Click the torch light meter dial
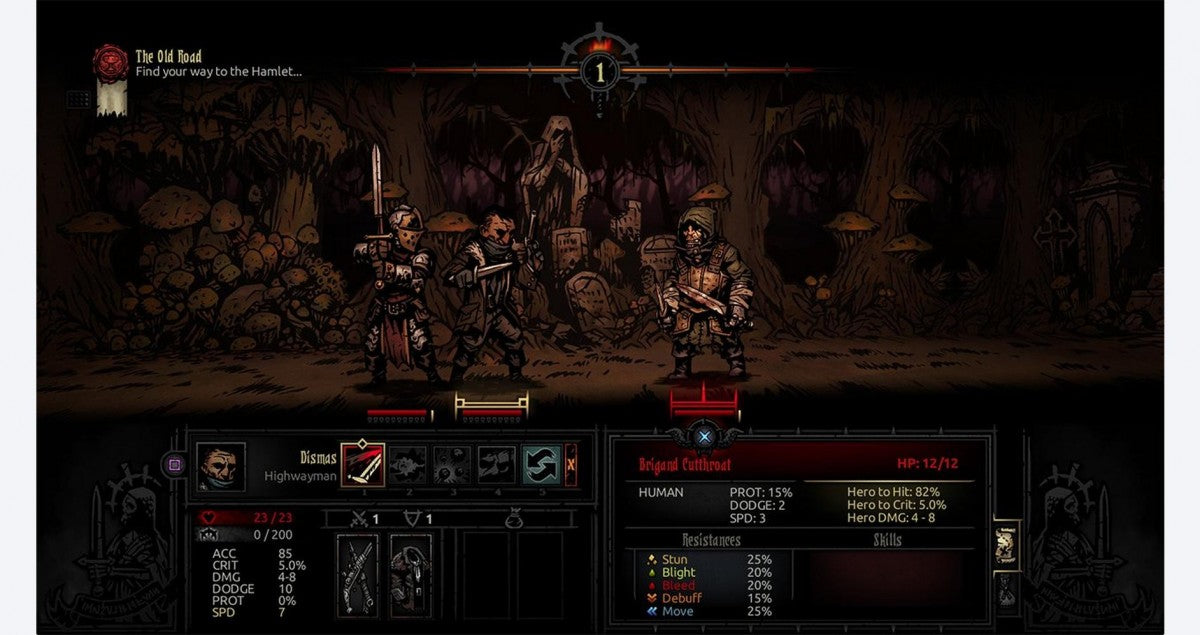1200x635 pixels. coord(600,71)
